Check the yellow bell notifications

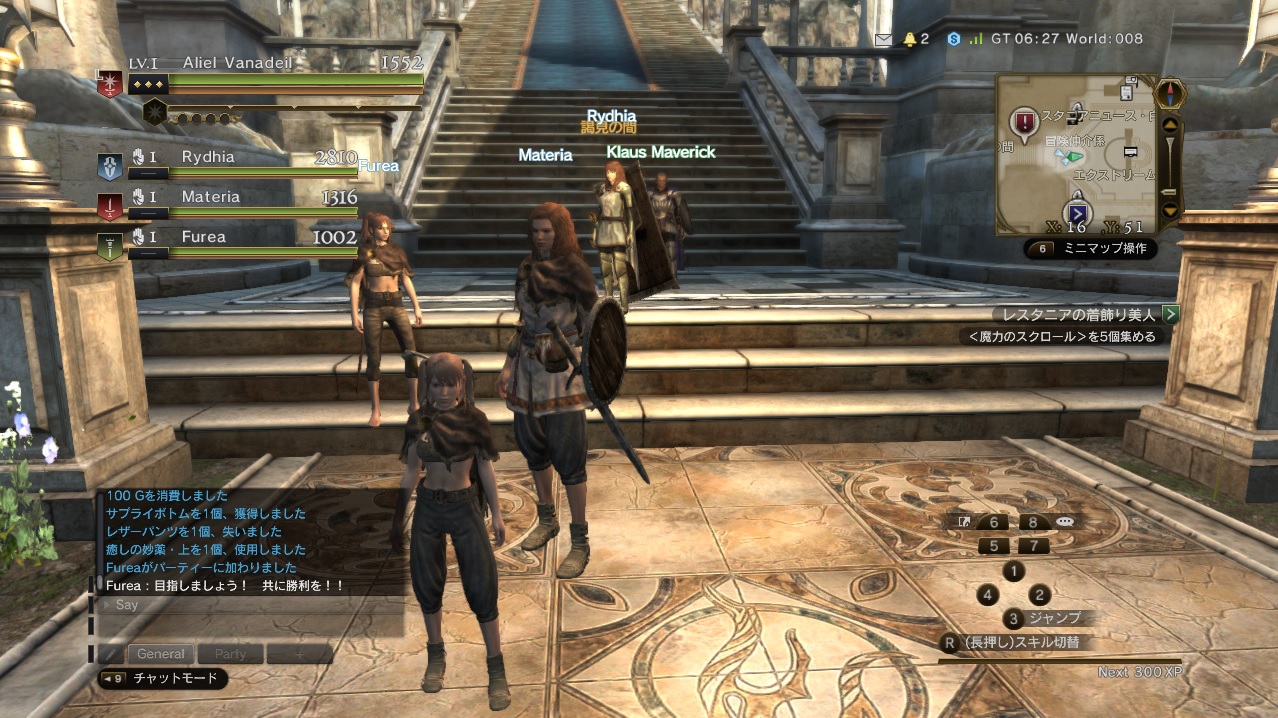910,39
